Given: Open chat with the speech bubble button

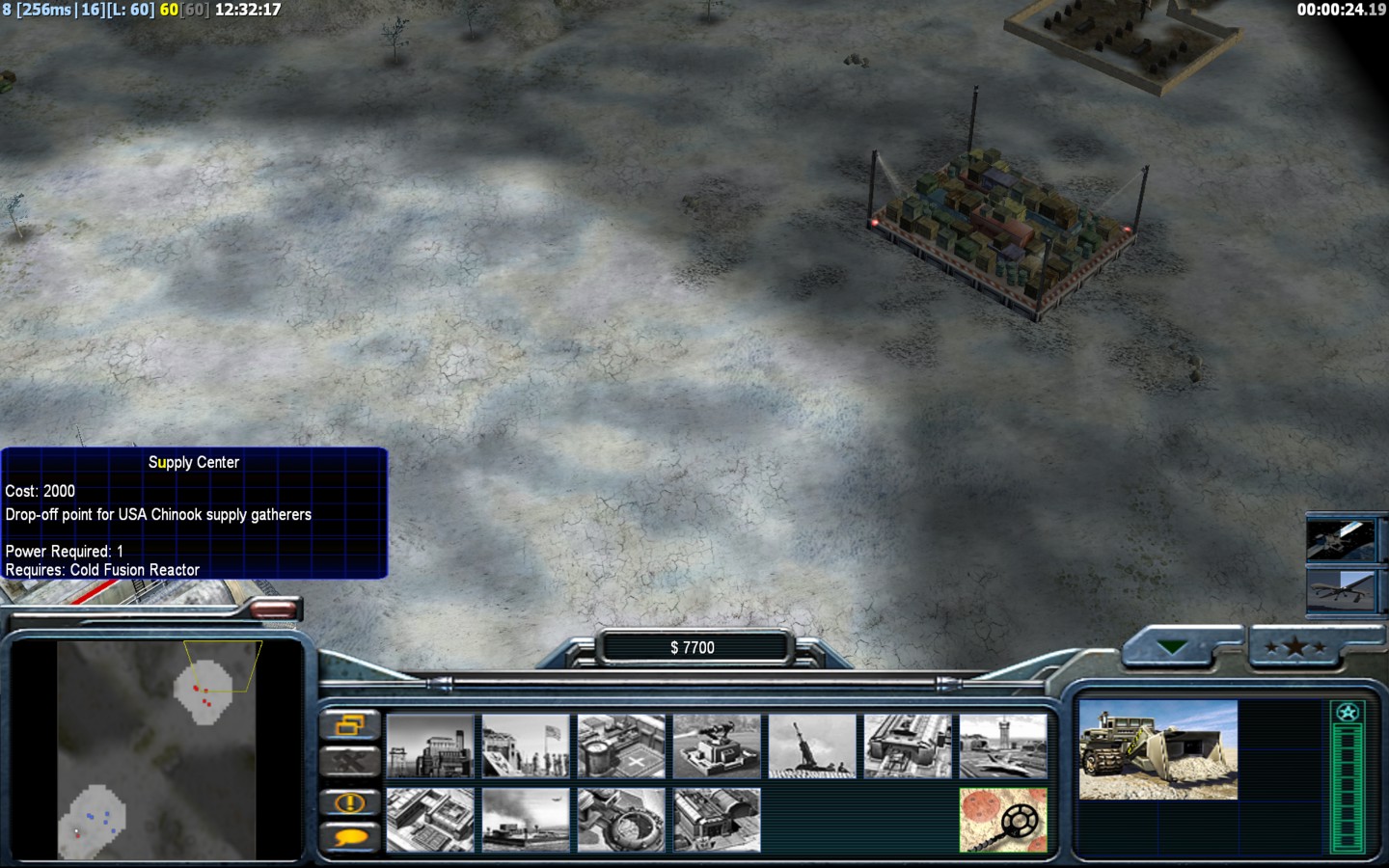Looking at the screenshot, I should (349, 837).
